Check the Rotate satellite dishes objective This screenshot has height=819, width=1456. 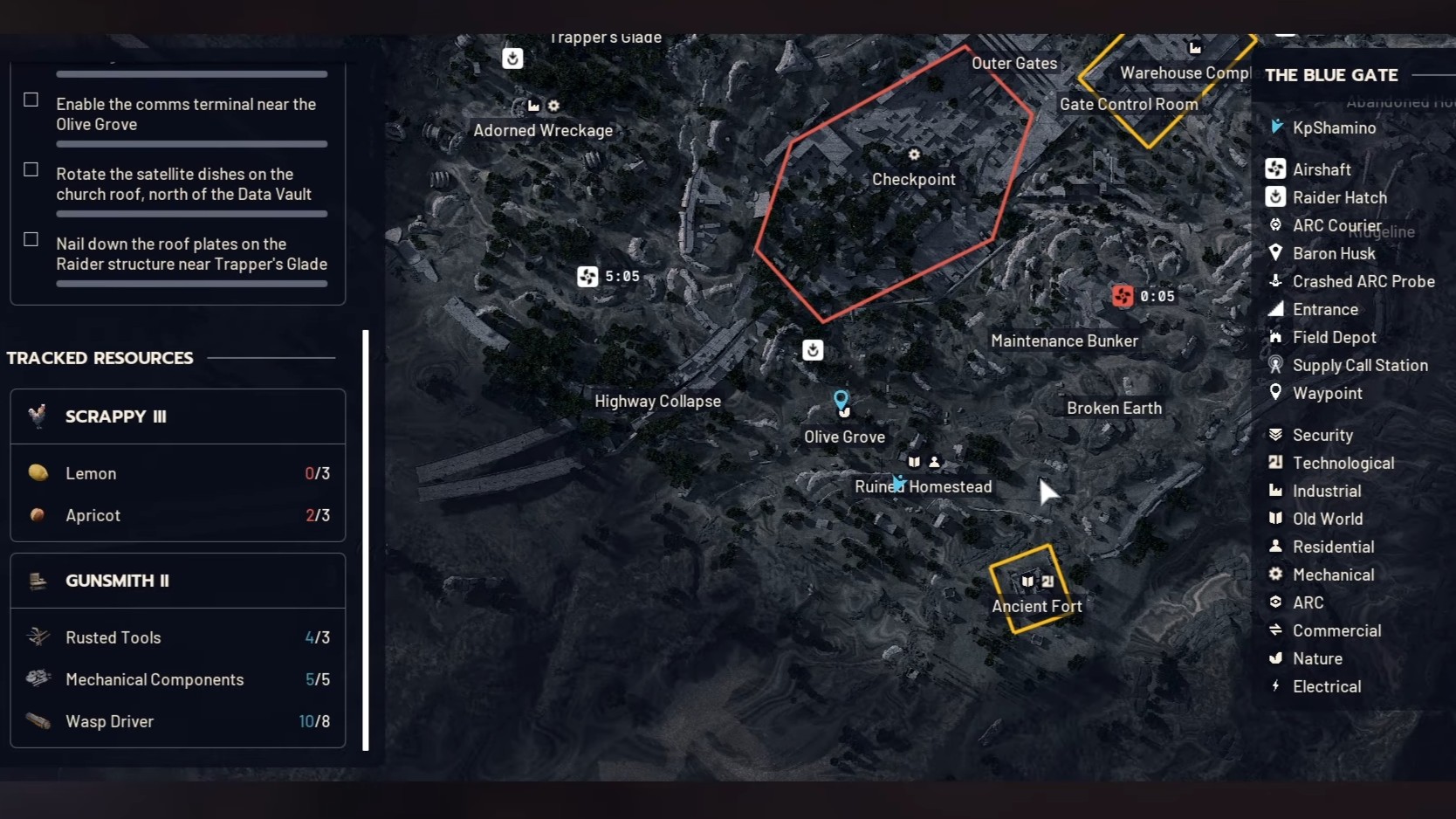(x=31, y=169)
